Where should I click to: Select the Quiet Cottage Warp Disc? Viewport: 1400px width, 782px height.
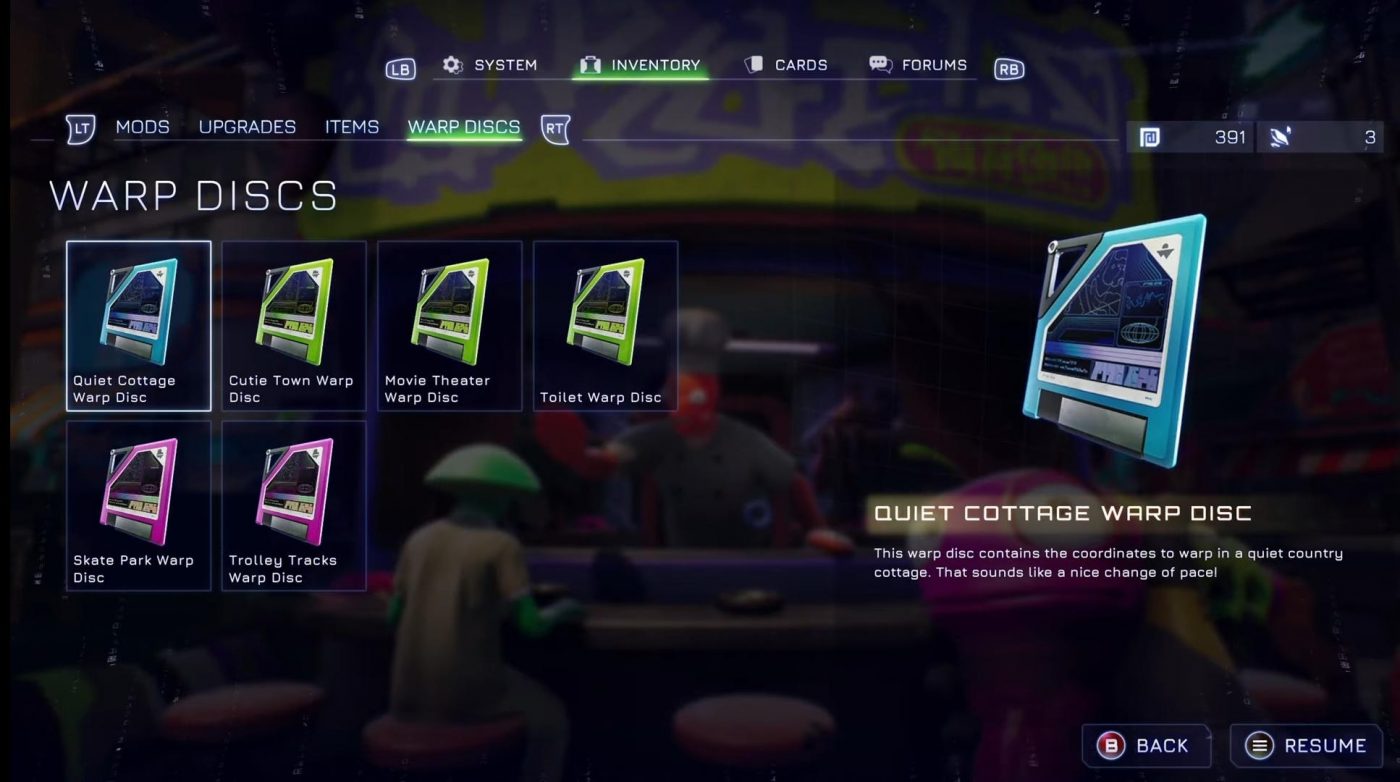pyautogui.click(x=139, y=326)
